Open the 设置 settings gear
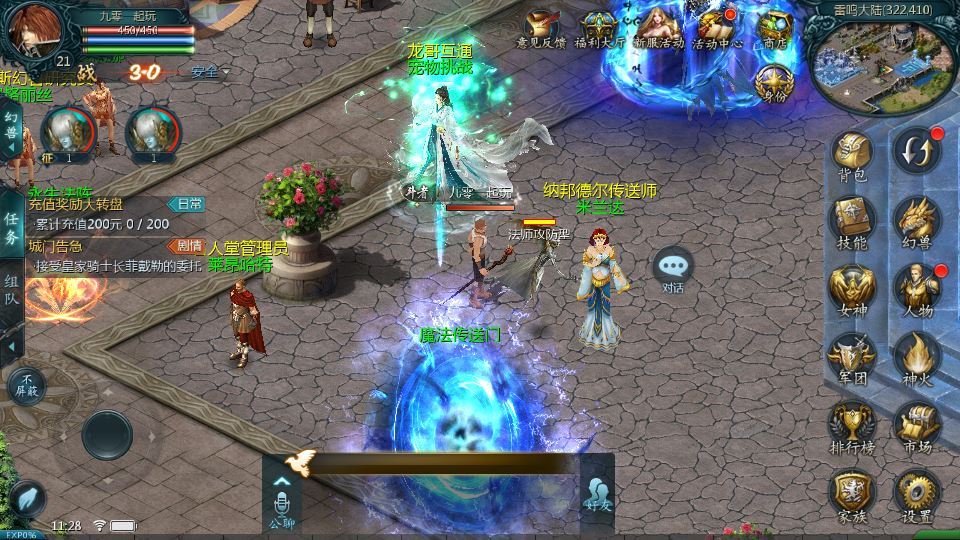960x540 pixels. pos(915,493)
